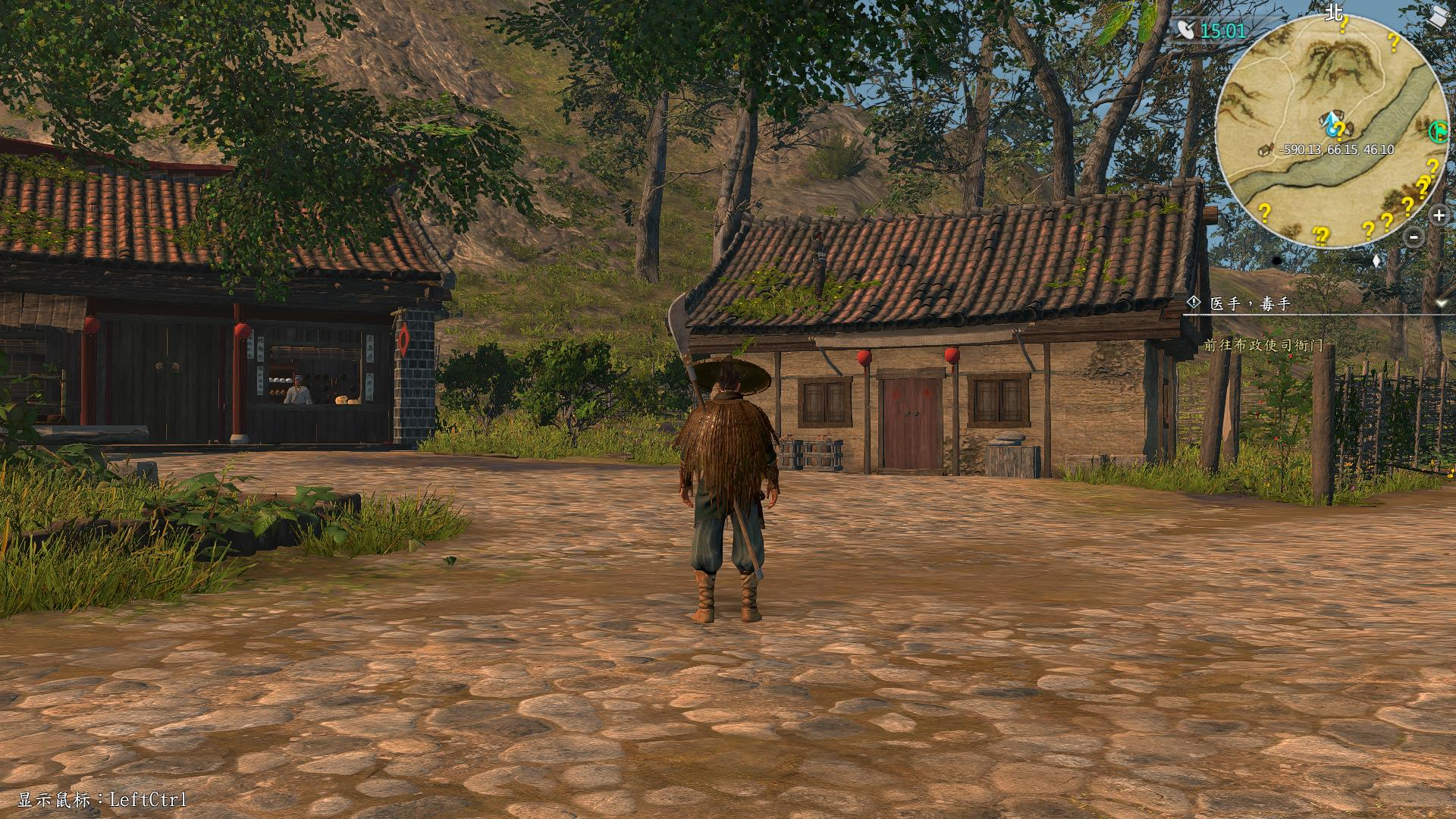Screen dimensions: 1456x819
Task: Collapse the quest tracker using the down arrow
Action: 1441,303
